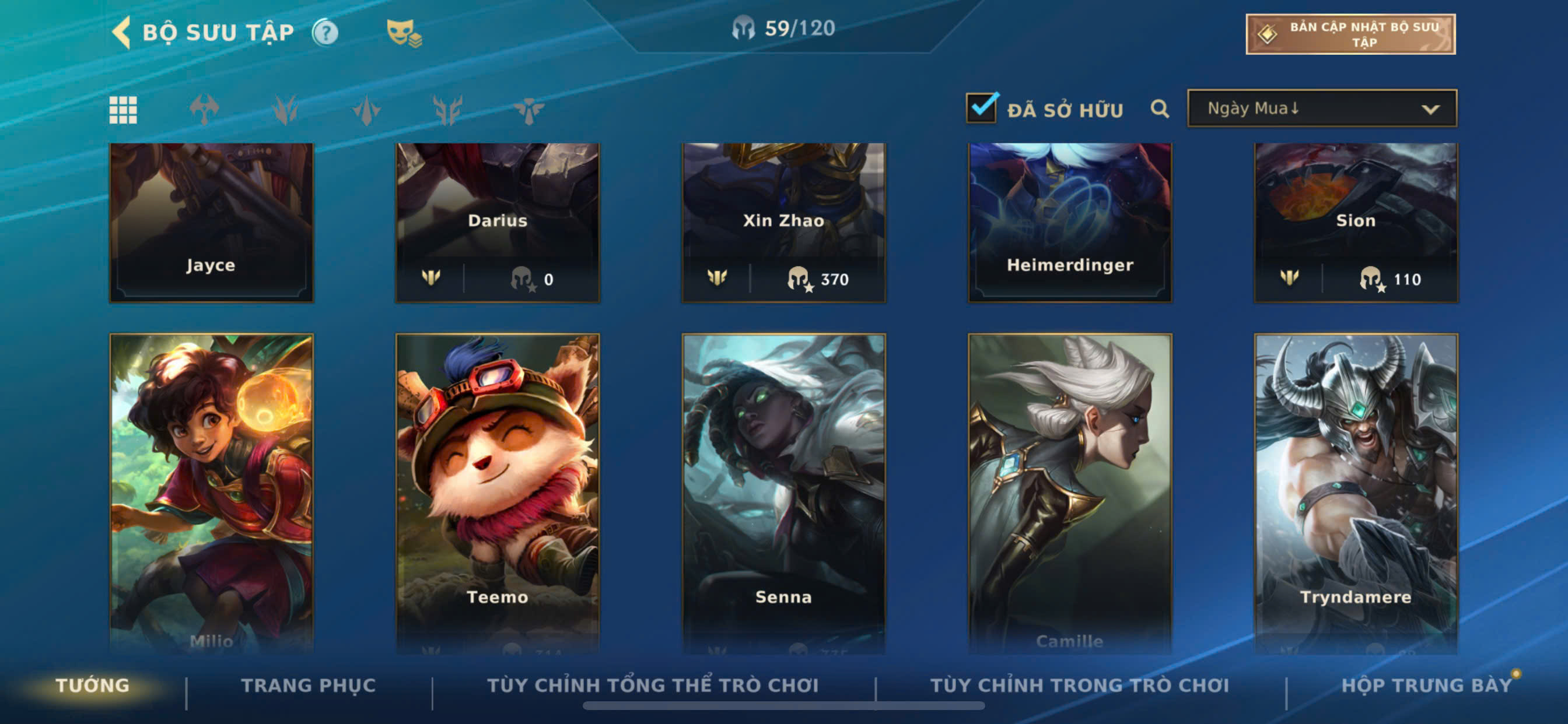This screenshot has width=1568, height=724.
Task: Select the Teemo champion card
Action: pos(498,493)
